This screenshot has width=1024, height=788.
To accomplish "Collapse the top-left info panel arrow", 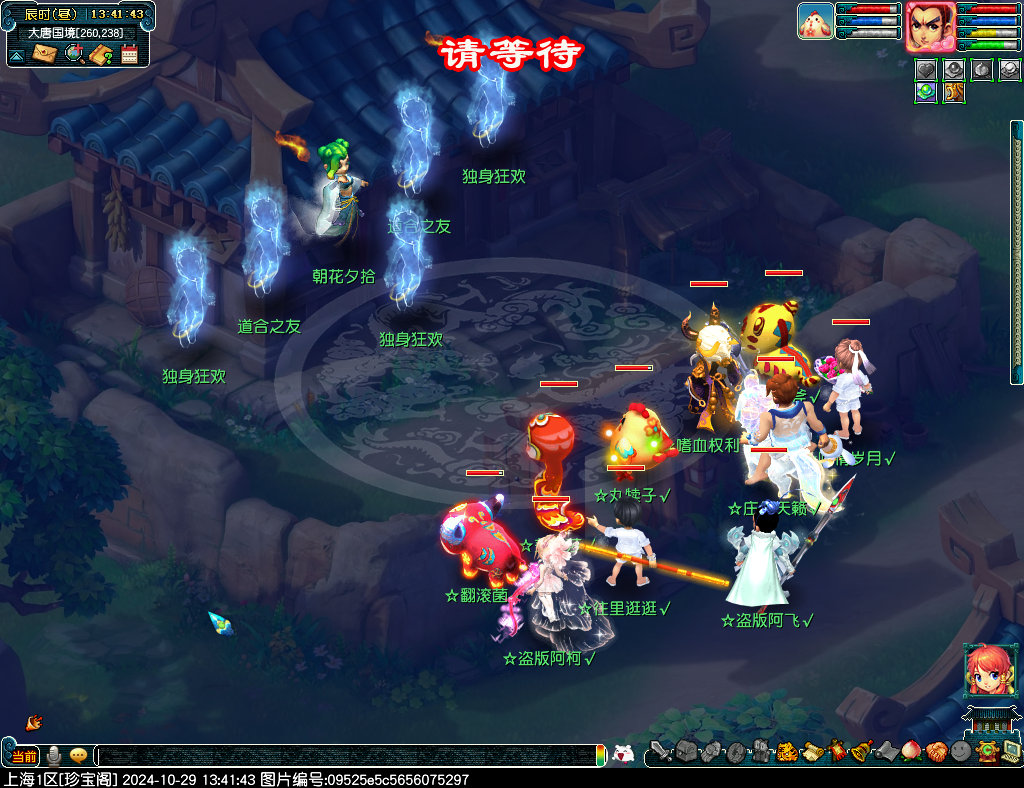I will pyautogui.click(x=17, y=54).
